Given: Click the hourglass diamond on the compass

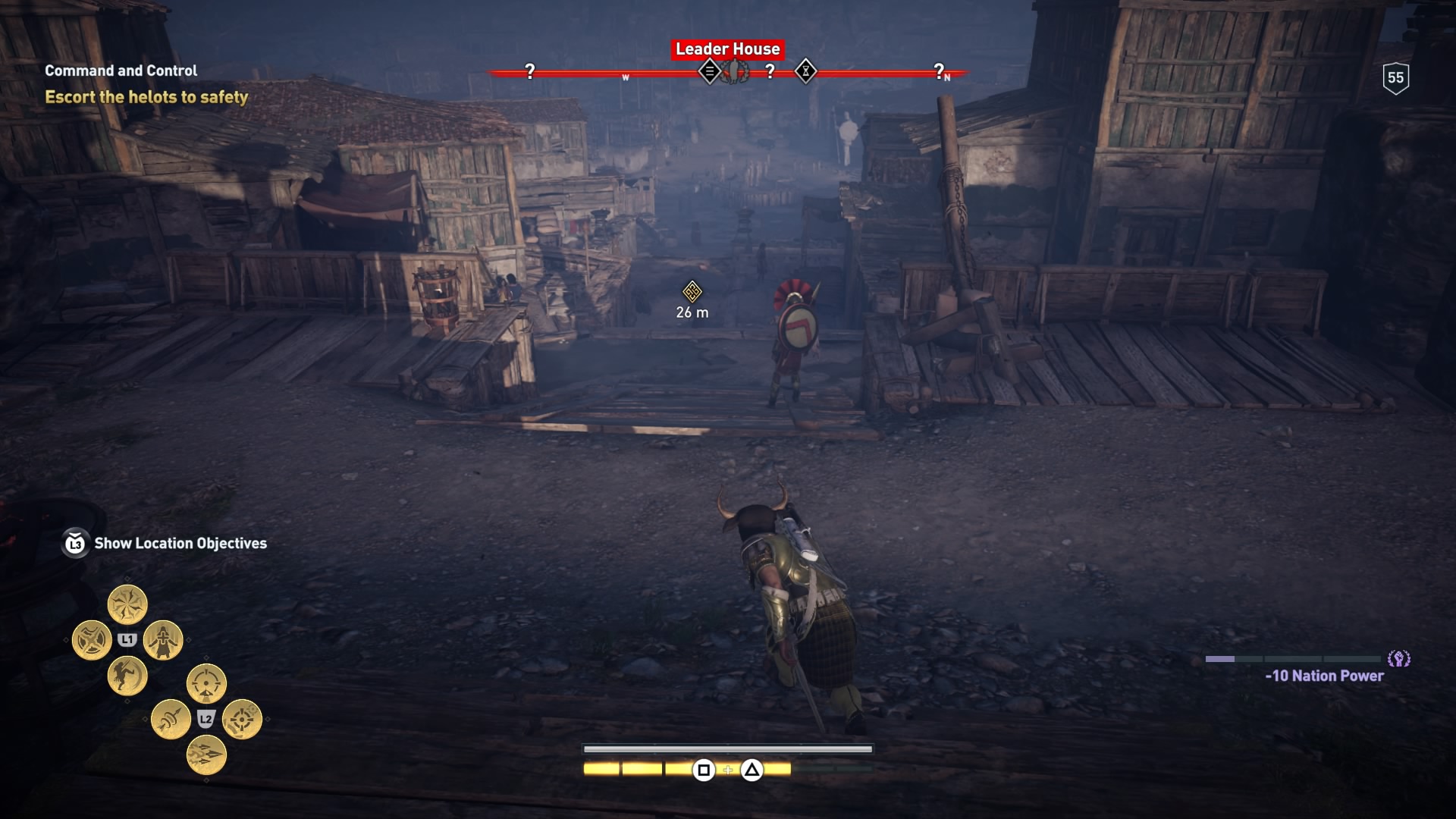Looking at the screenshot, I should (806, 72).
